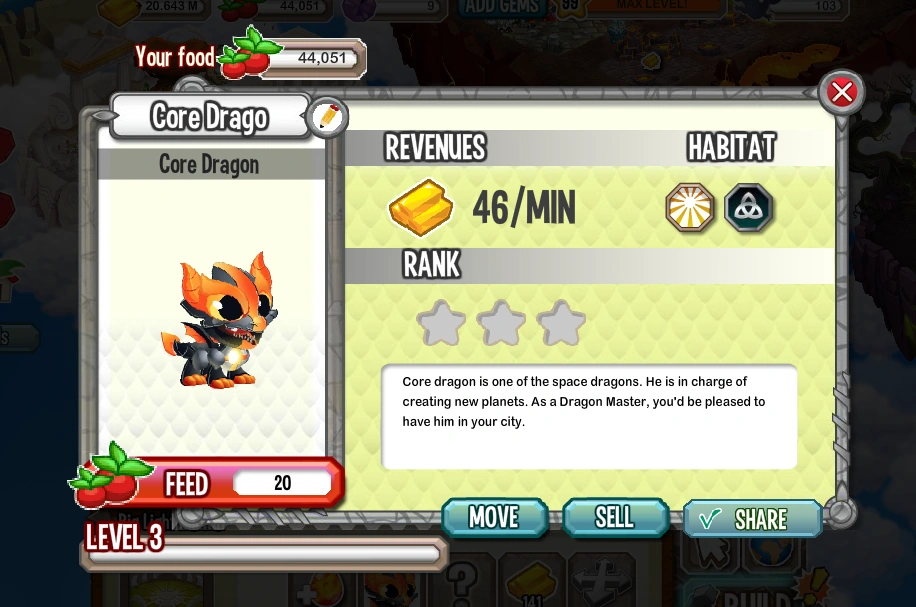916x607 pixels.
Task: Edit the dragon's name with the pencil icon
Action: coord(327,118)
